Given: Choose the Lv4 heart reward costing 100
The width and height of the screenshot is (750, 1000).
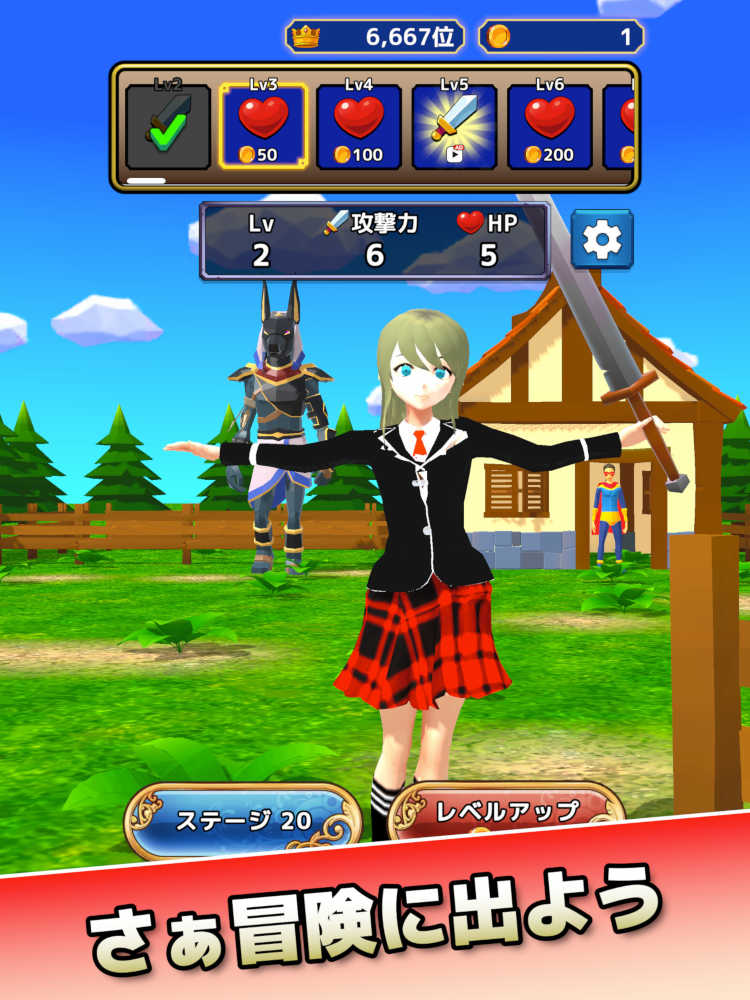Looking at the screenshot, I should click(x=359, y=127).
